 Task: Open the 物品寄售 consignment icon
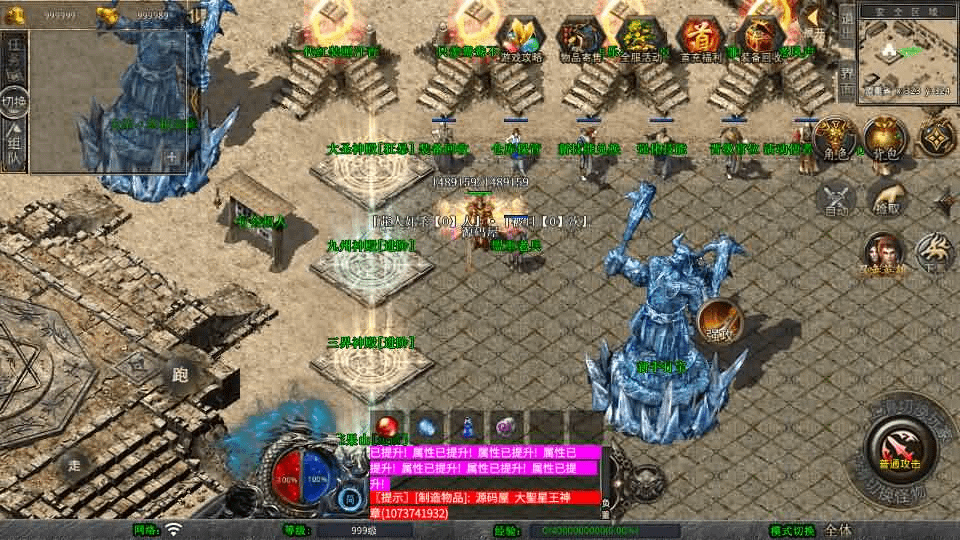tap(581, 40)
